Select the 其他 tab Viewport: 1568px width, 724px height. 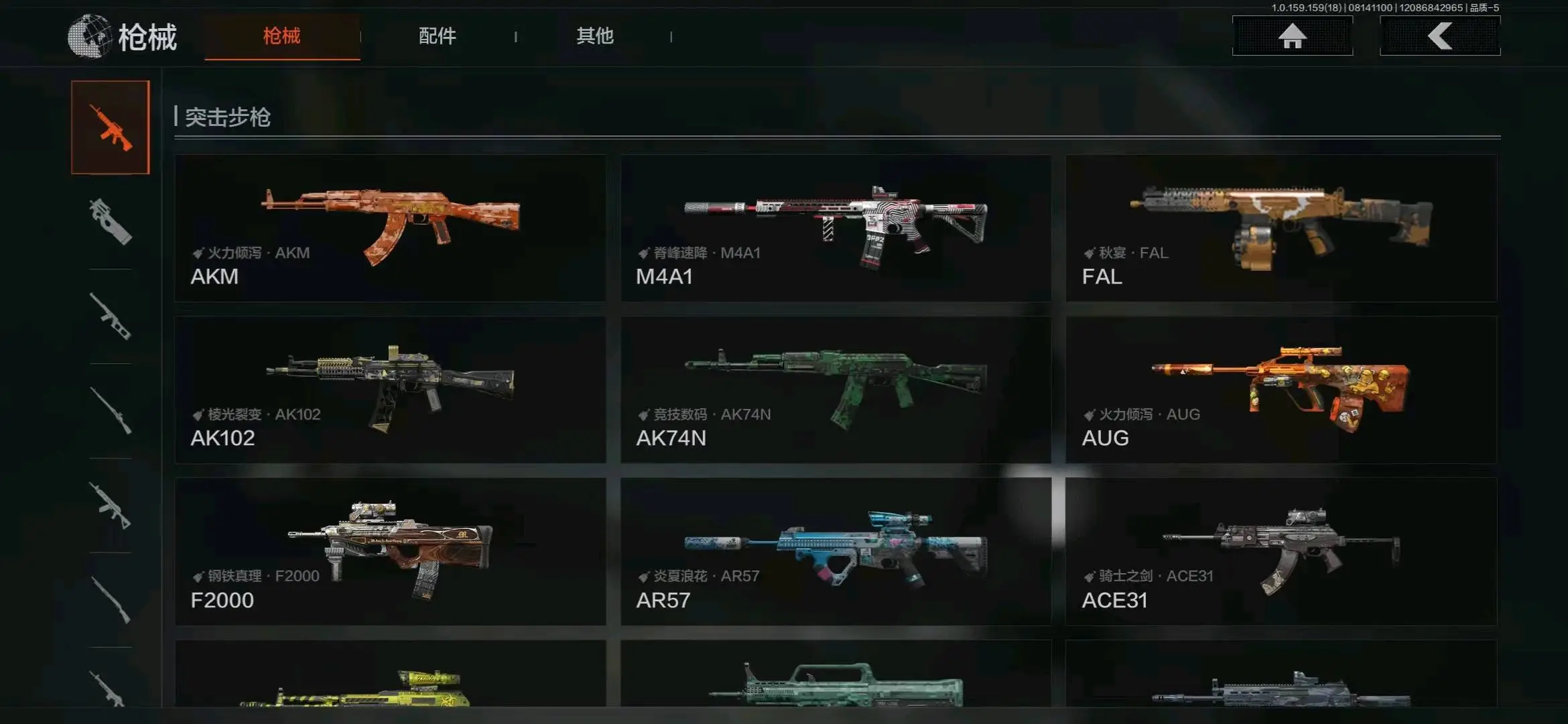tap(594, 36)
